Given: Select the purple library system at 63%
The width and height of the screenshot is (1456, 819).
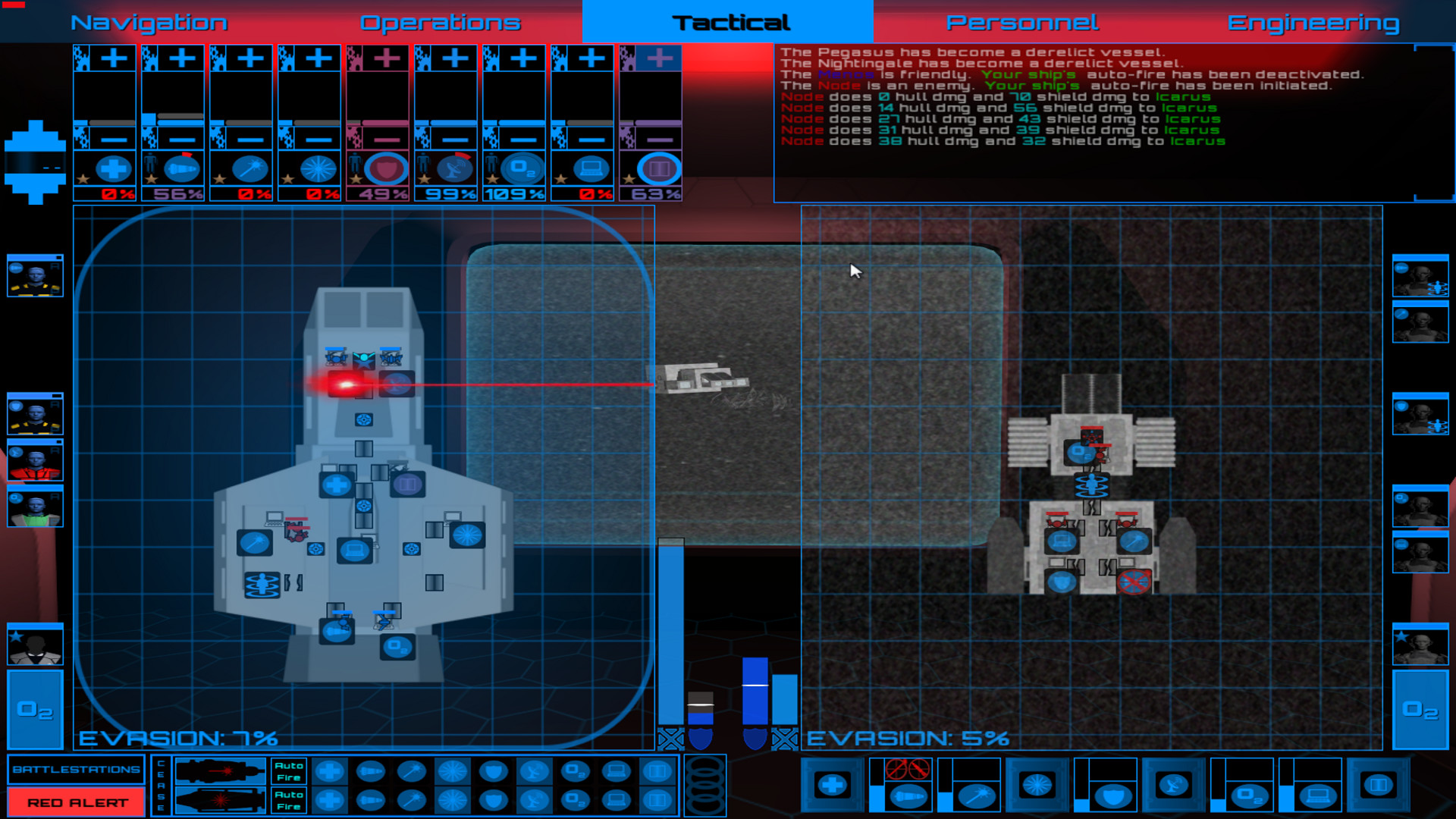Looking at the screenshot, I should click(x=660, y=169).
